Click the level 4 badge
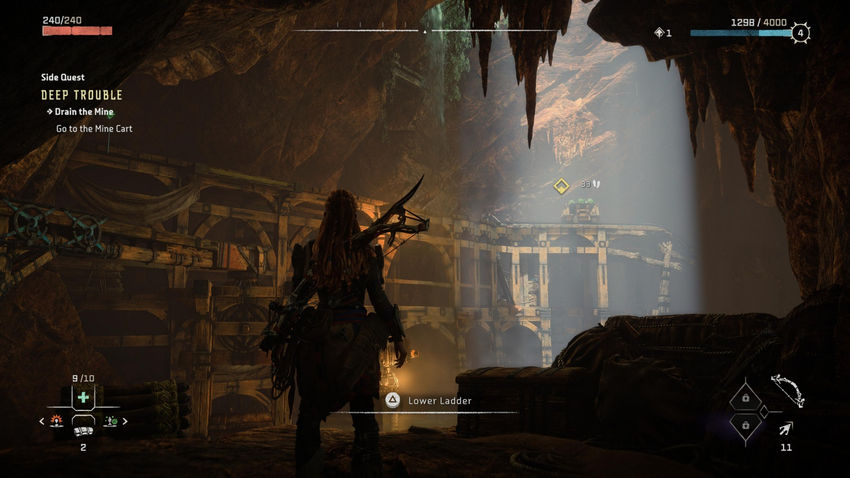 point(800,33)
